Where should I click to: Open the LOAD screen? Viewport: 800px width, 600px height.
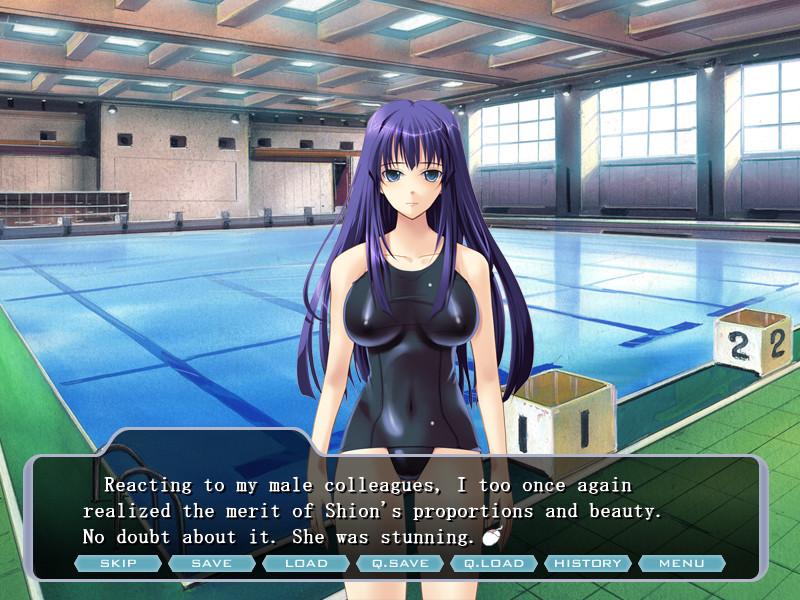[x=306, y=564]
